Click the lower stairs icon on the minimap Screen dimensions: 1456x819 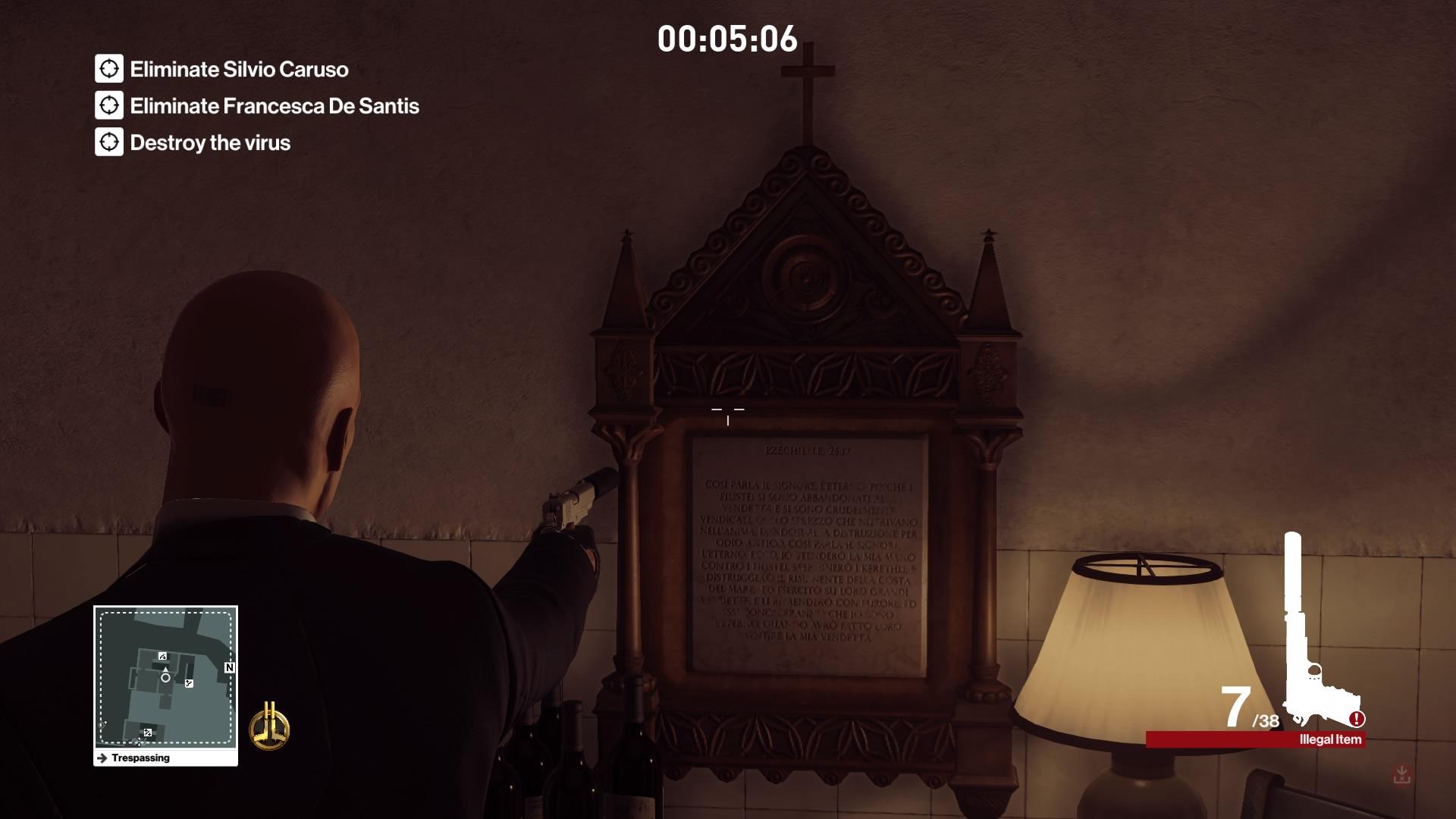click(x=148, y=733)
